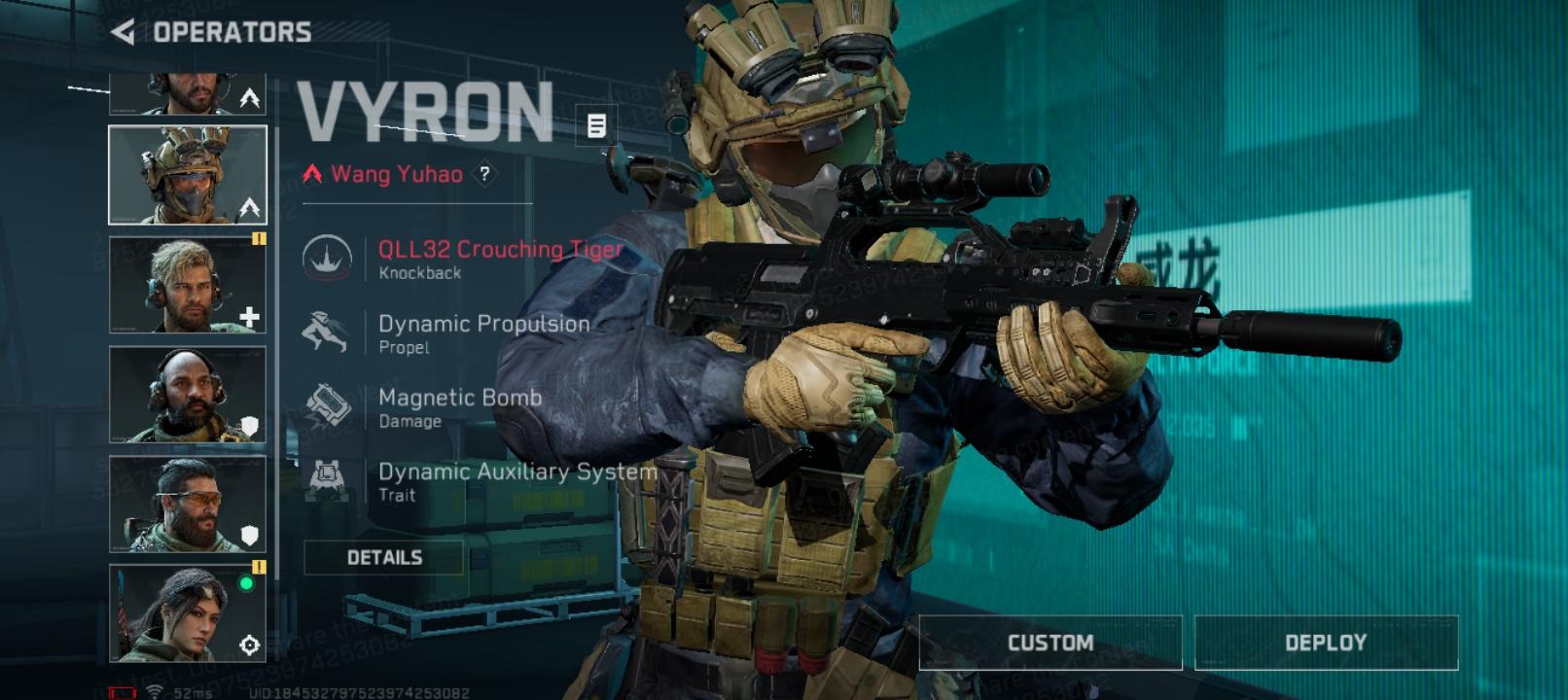Click the yellow alert badge on the female operator portrait
The width and height of the screenshot is (1568, 700).
[260, 566]
